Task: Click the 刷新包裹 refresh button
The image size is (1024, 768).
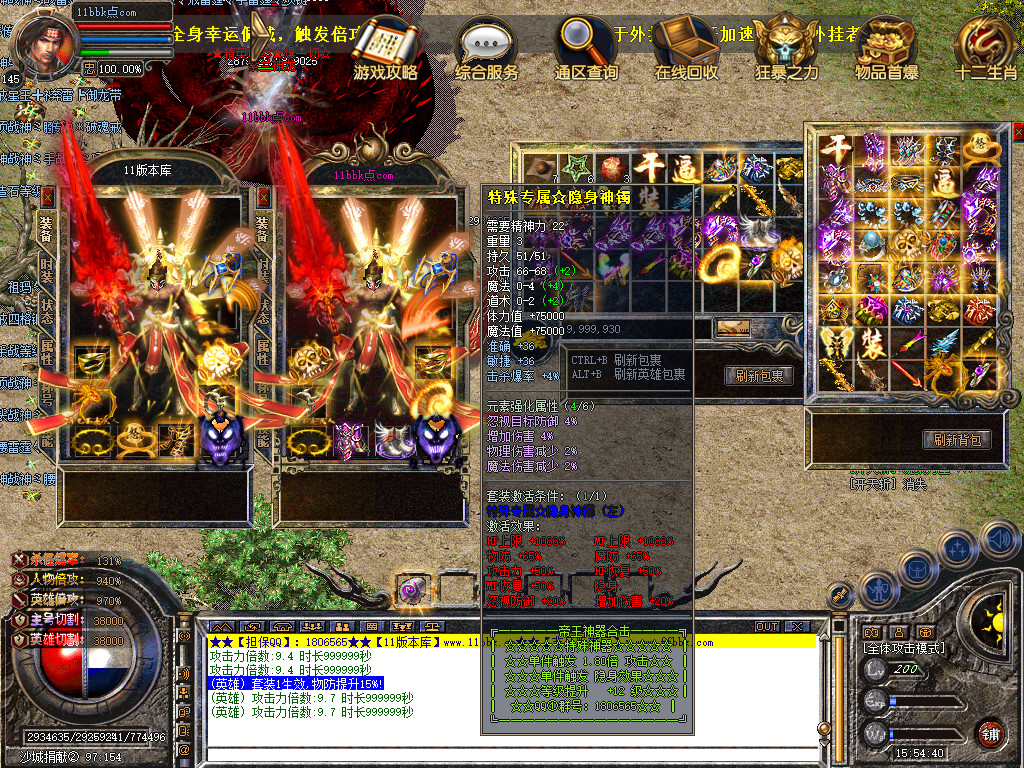Action: point(759,376)
